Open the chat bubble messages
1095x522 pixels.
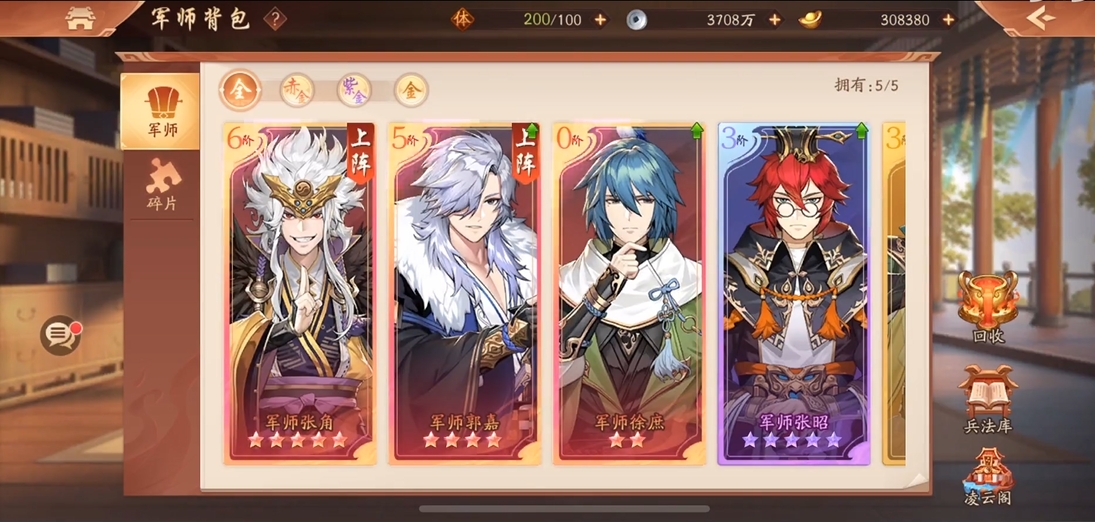point(60,334)
